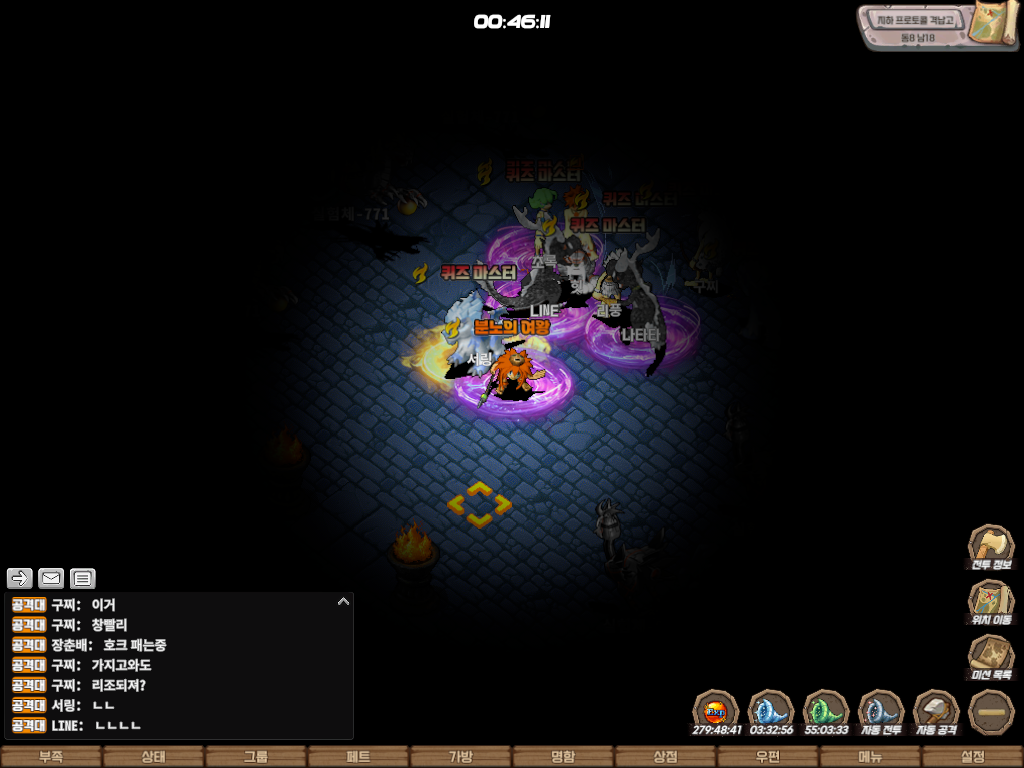
Task: Check the 우편 (mail) menu
Action: point(767,757)
